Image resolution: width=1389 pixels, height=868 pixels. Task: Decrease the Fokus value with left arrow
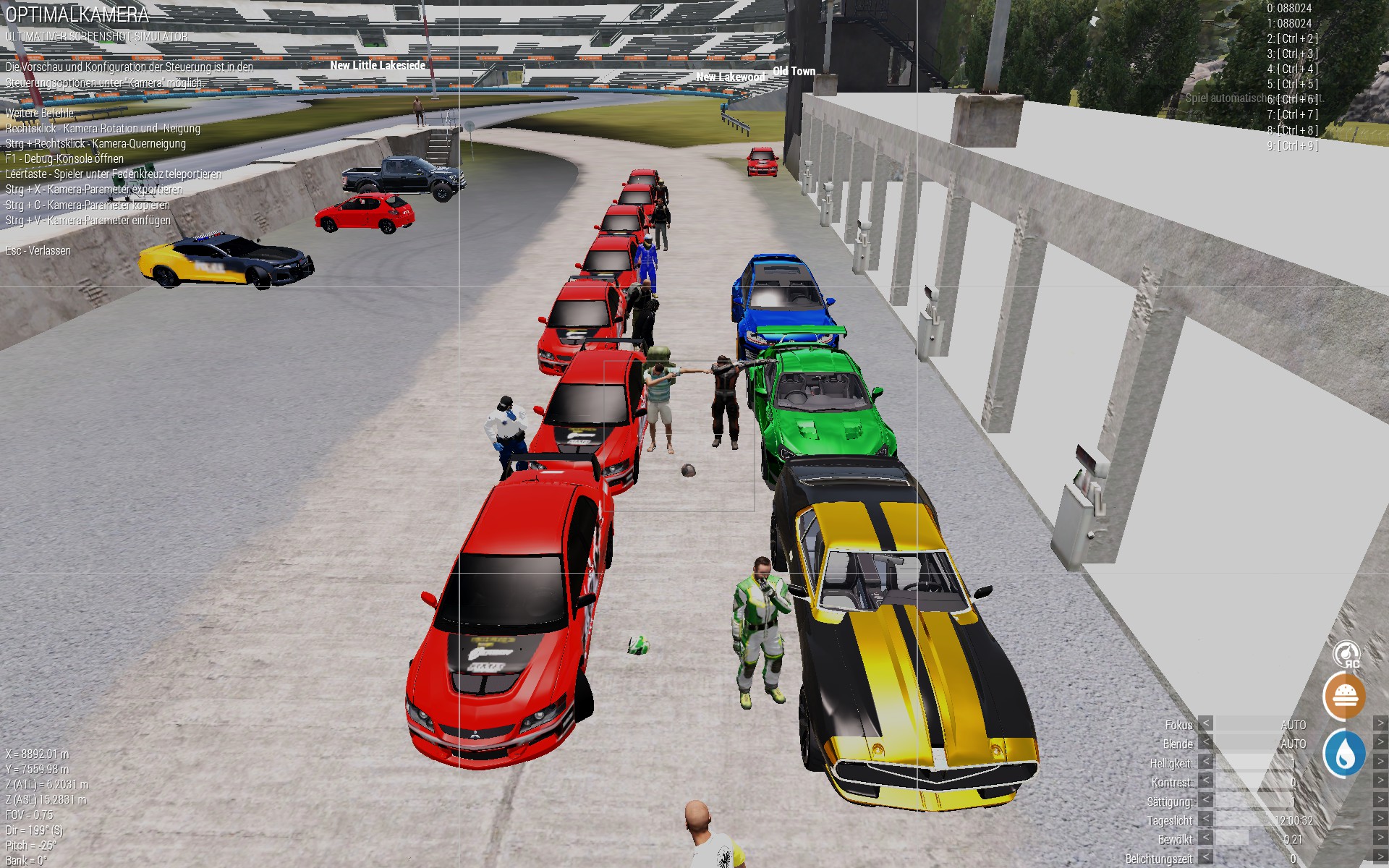1205,724
